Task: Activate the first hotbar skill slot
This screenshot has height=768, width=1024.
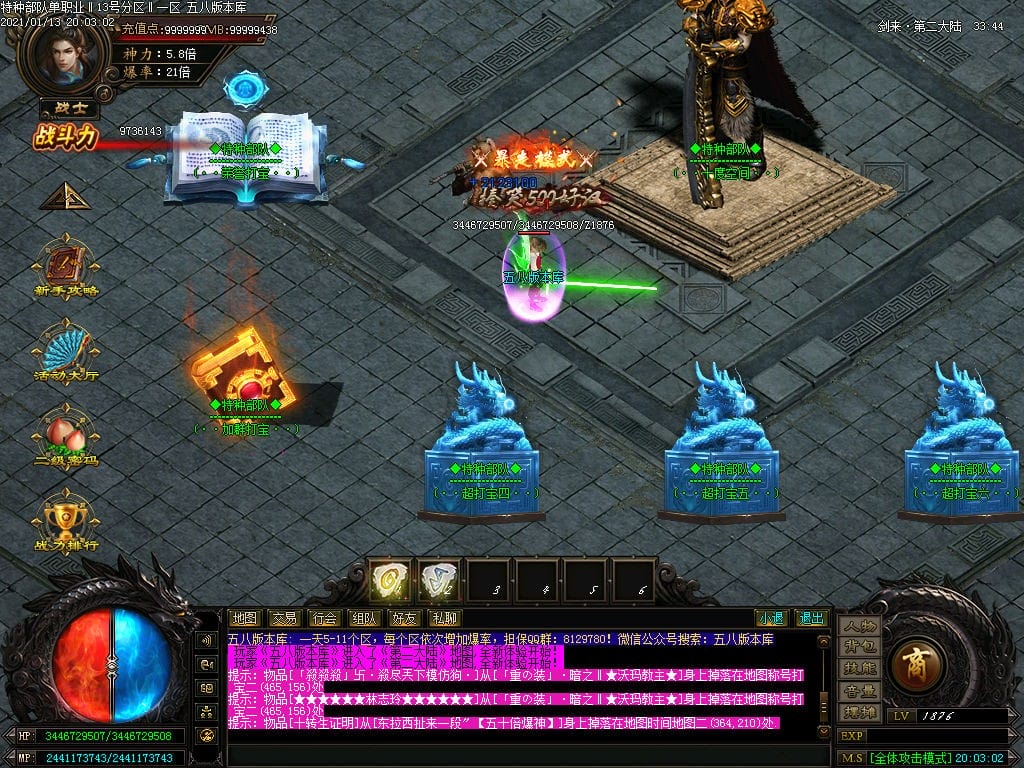Action: click(390, 580)
